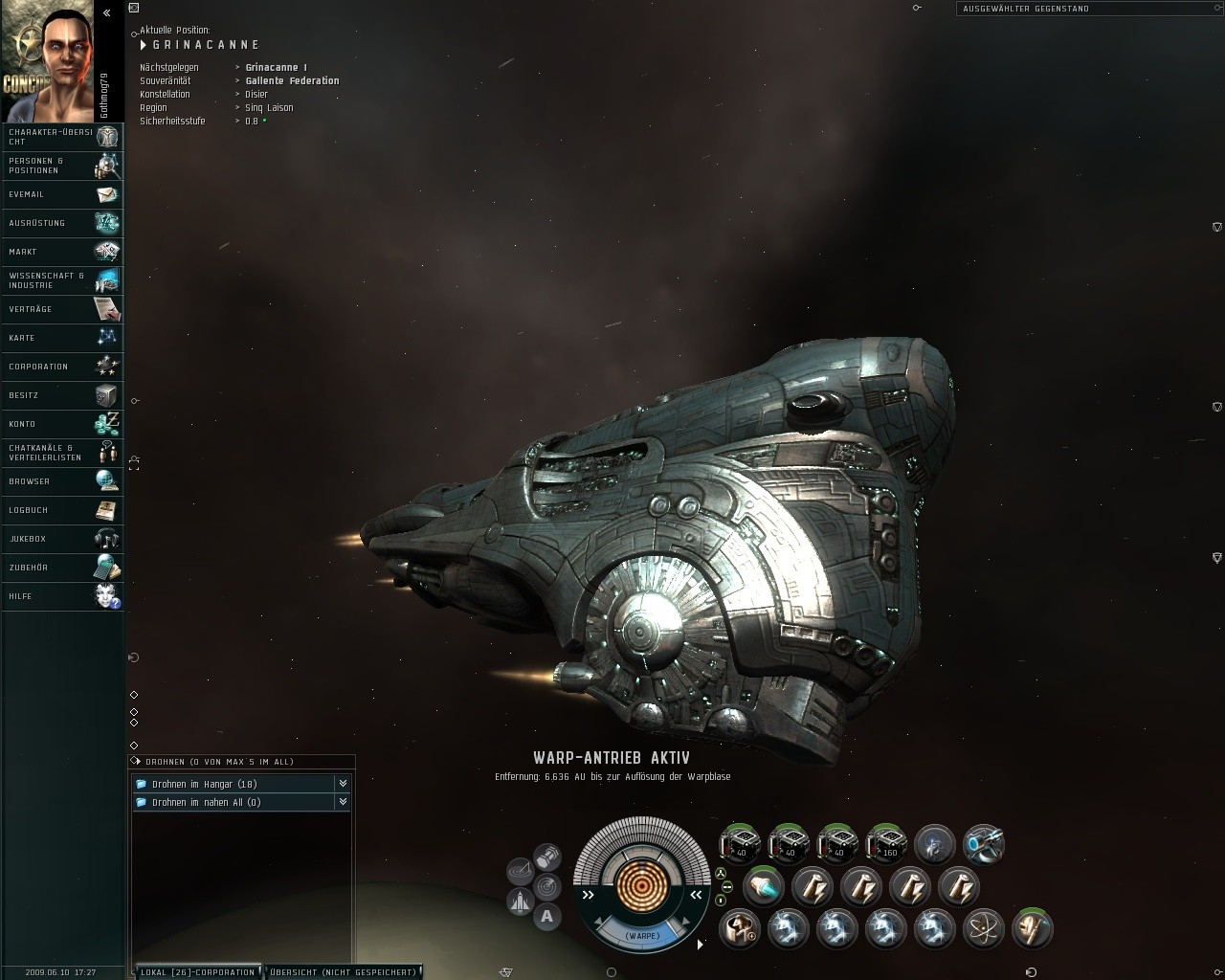Open the Übersicht overview tab

[x=343, y=972]
